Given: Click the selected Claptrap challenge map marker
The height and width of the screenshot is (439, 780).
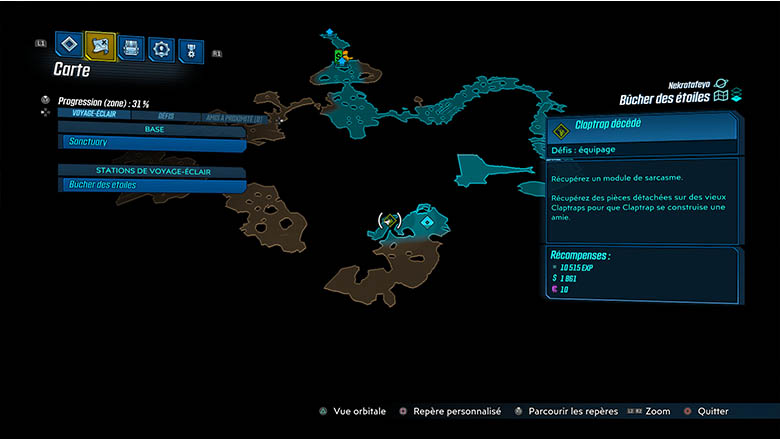Looking at the screenshot, I should pos(390,221).
